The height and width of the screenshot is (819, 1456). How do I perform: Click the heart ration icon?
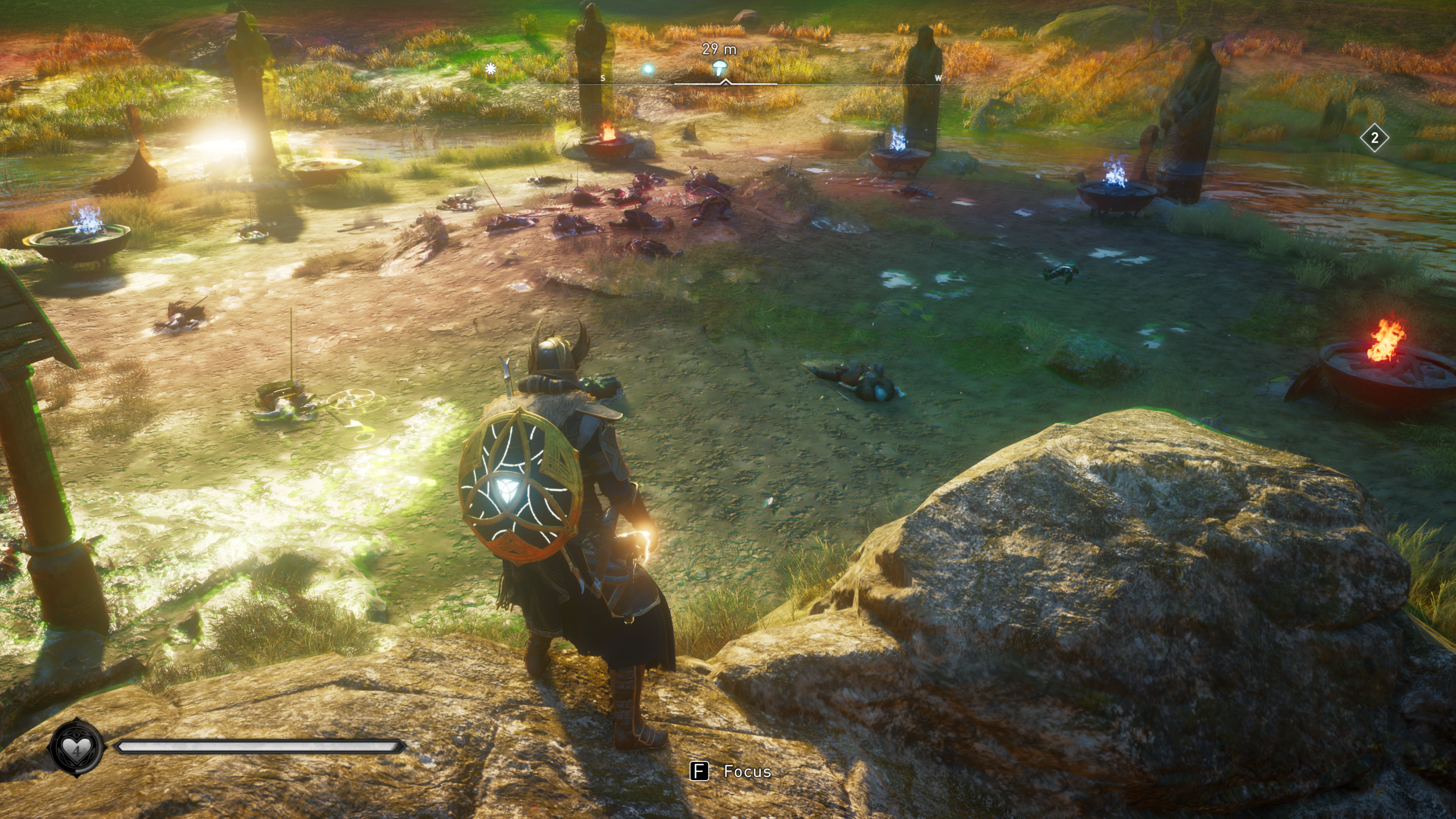click(x=76, y=748)
